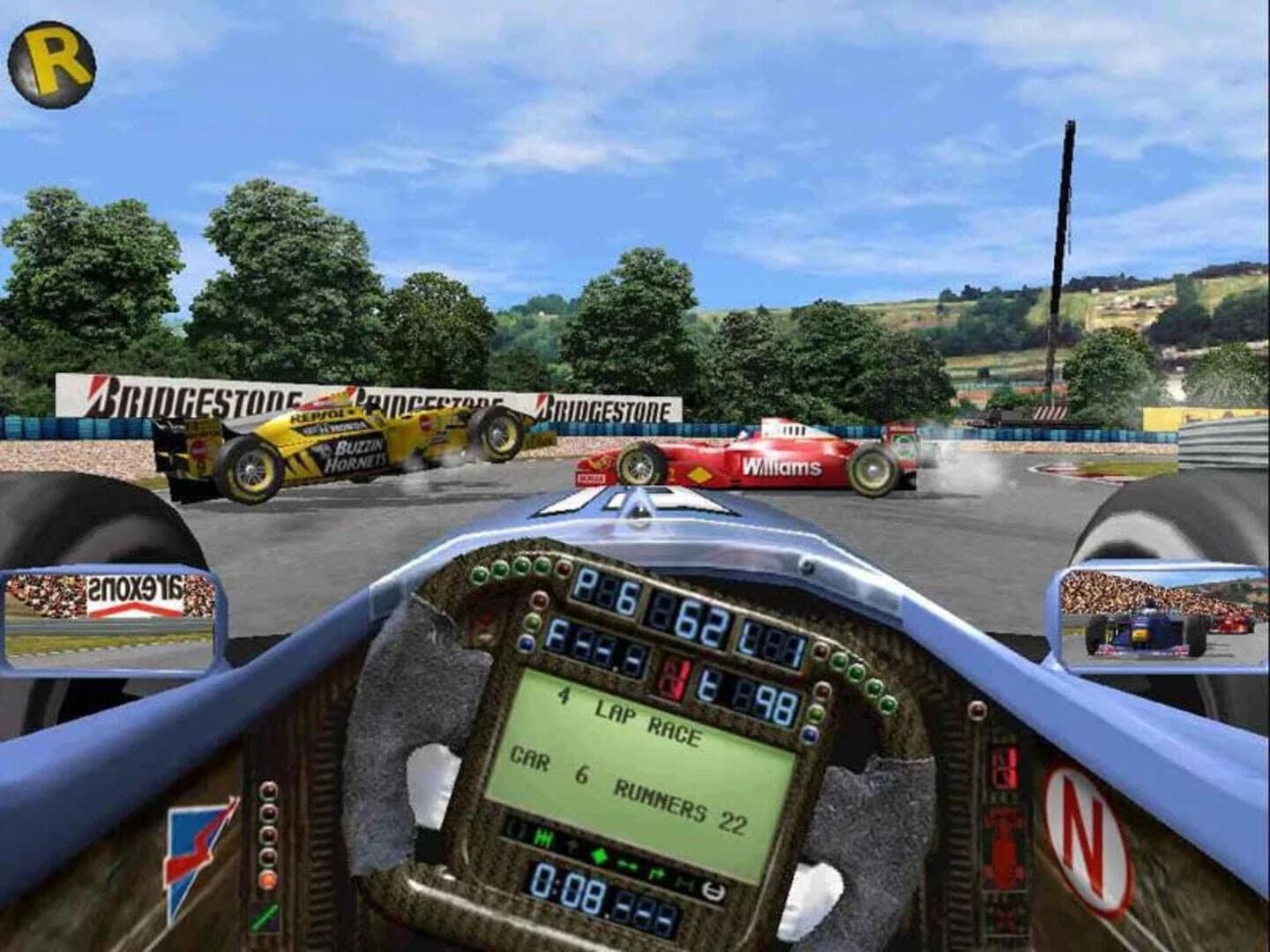Click the pit-entry arrow icon on the wheel screen

tap(659, 872)
